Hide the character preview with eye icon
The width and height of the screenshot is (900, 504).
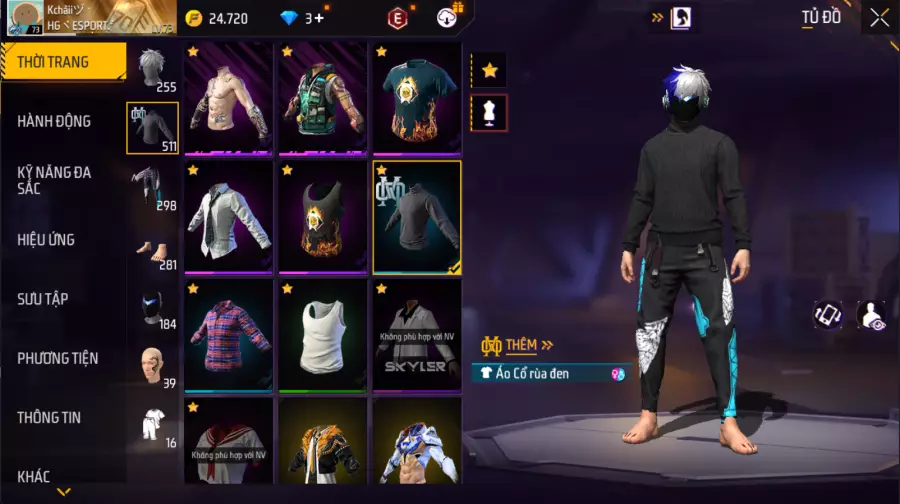pyautogui.click(x=871, y=315)
